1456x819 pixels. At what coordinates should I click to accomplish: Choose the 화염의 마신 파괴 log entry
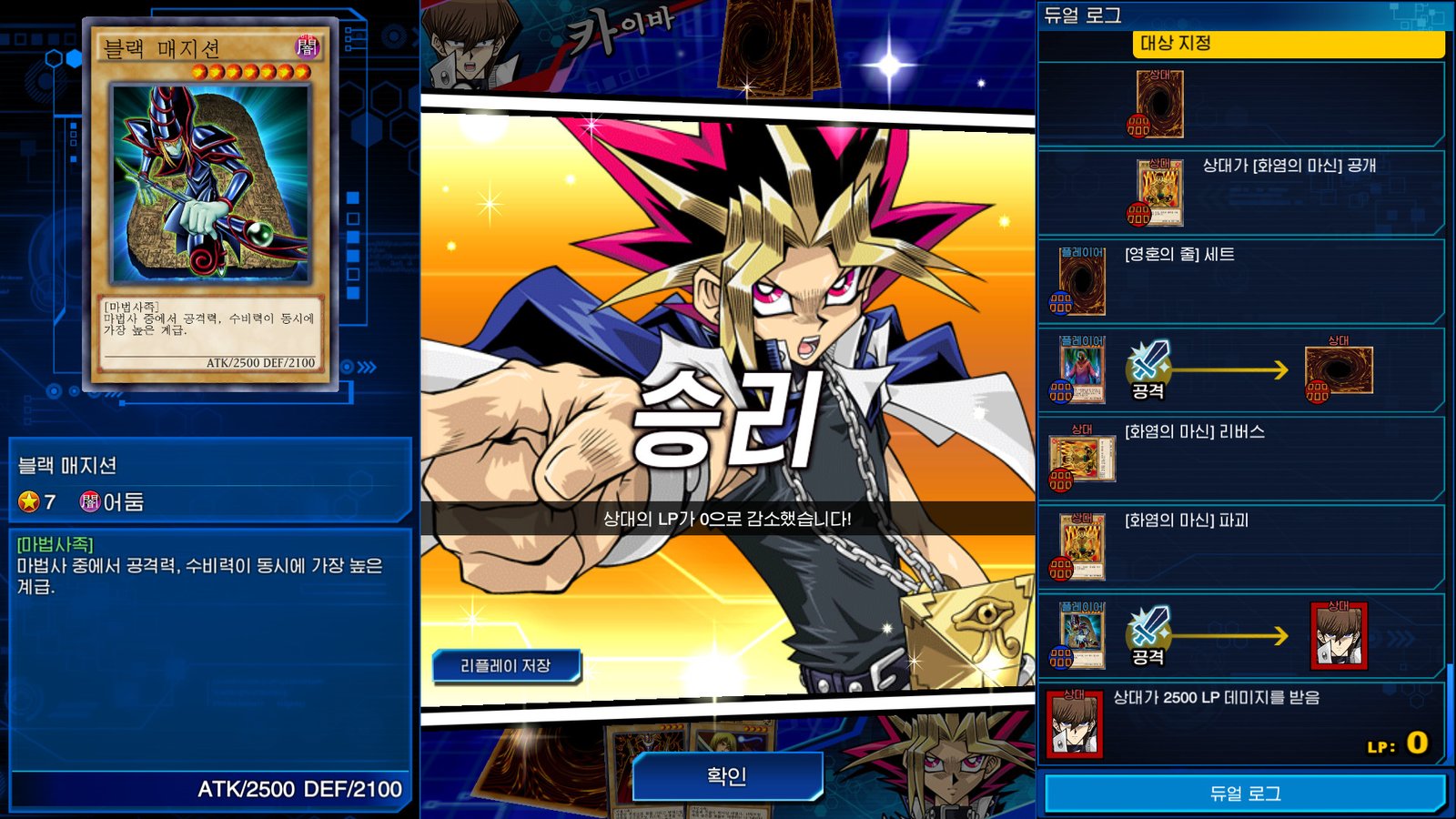pyautogui.click(x=1241, y=546)
